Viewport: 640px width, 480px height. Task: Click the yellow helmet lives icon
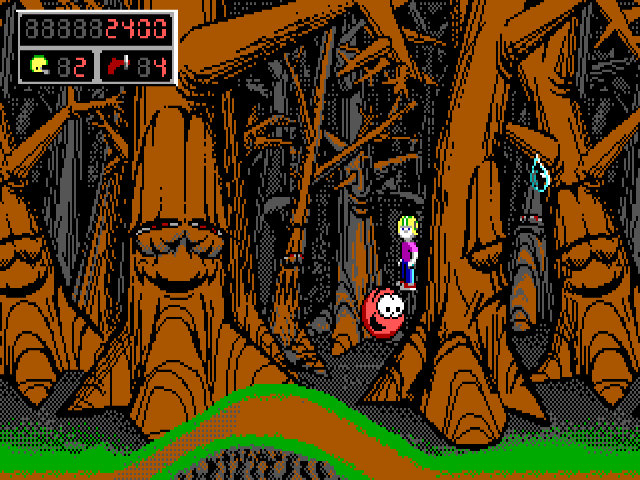[39, 66]
